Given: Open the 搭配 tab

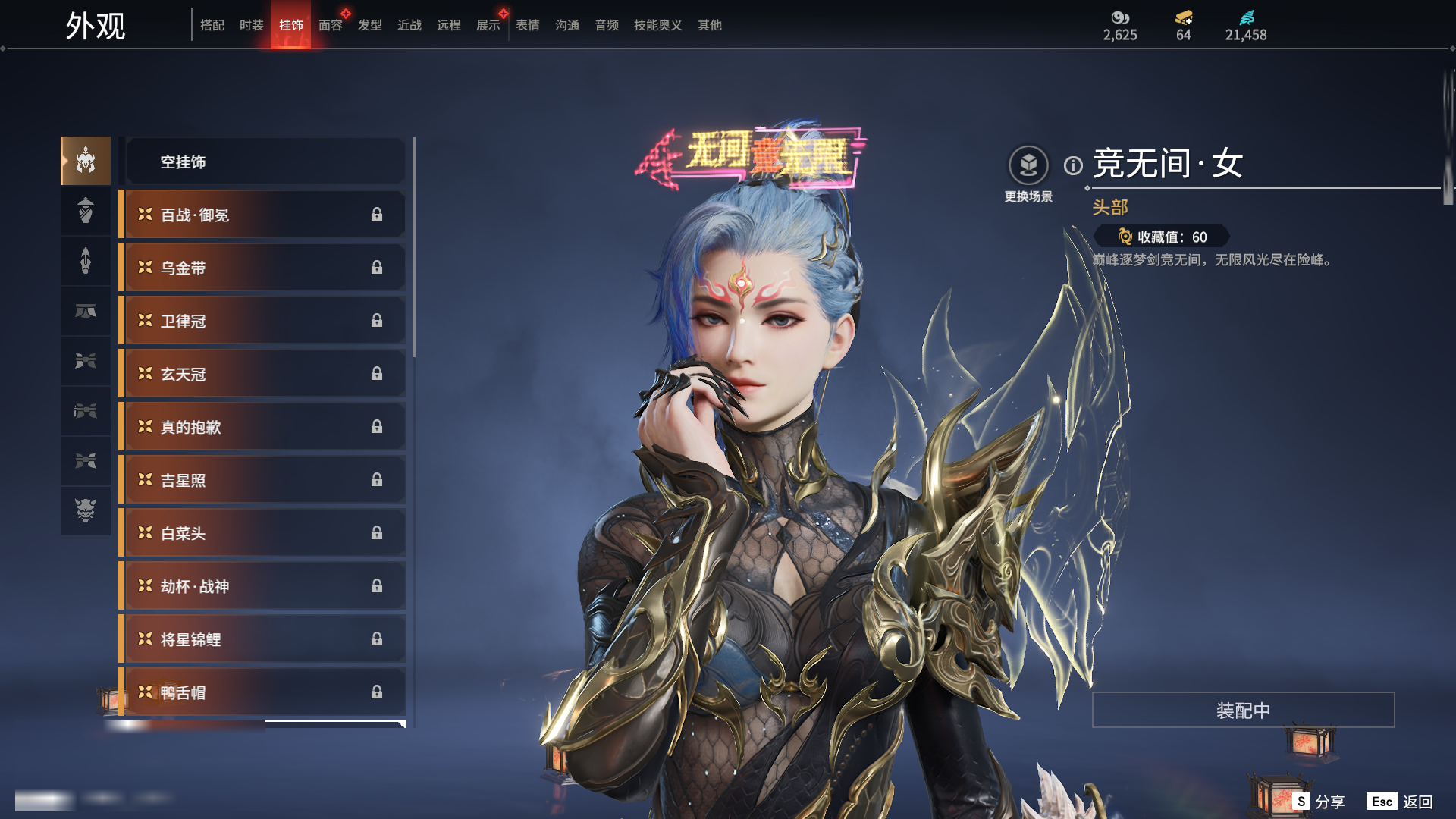Looking at the screenshot, I should 212,25.
